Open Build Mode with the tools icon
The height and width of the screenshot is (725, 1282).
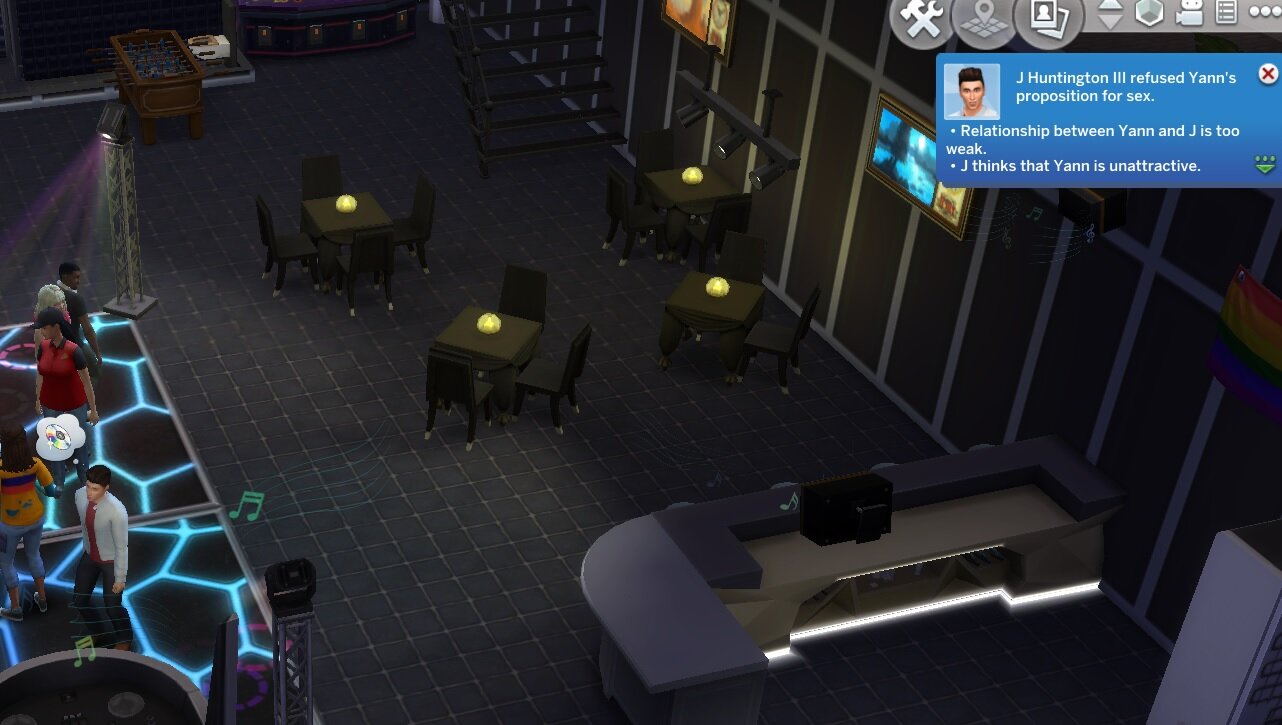point(920,20)
